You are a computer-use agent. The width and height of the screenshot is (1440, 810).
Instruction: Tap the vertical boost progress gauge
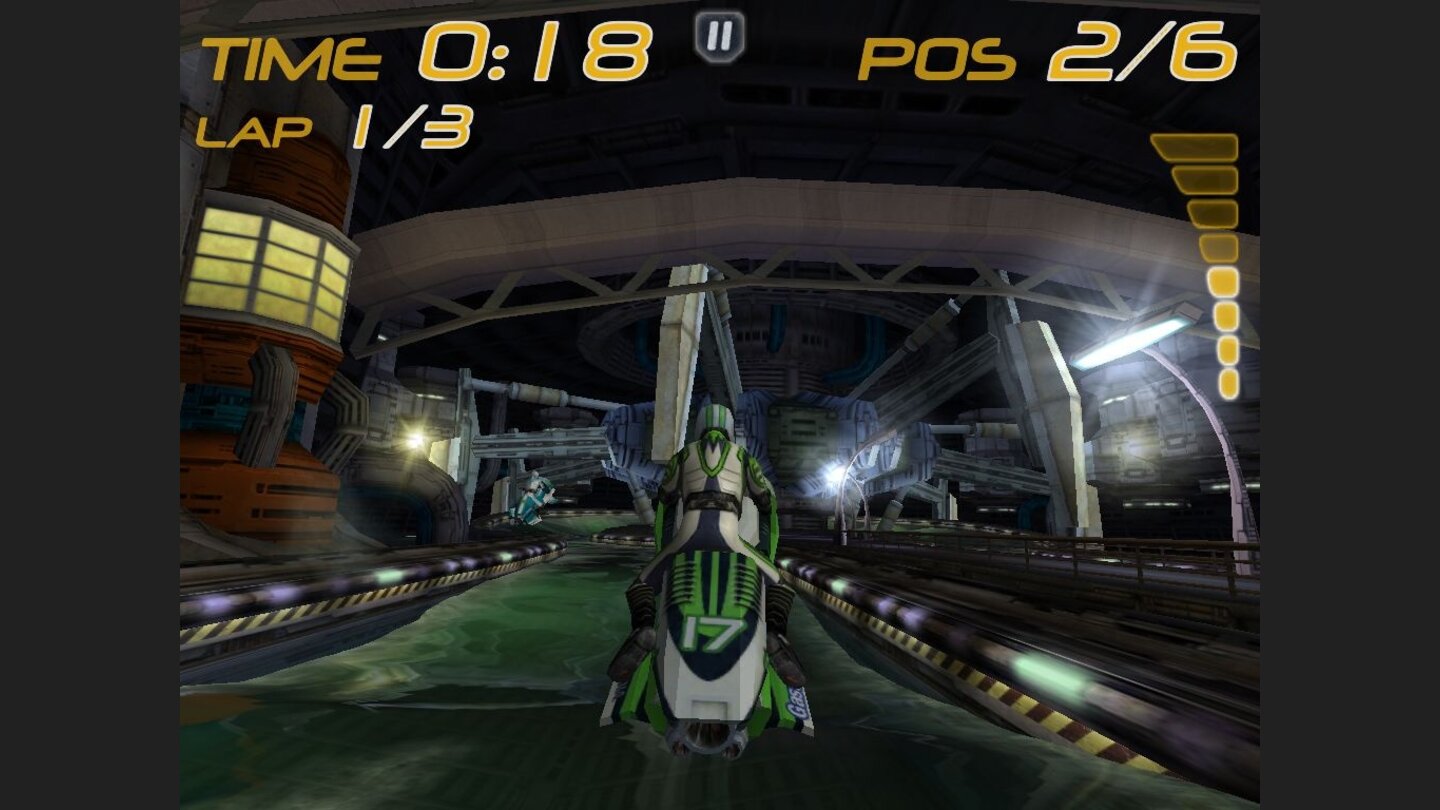pyautogui.click(x=1210, y=260)
